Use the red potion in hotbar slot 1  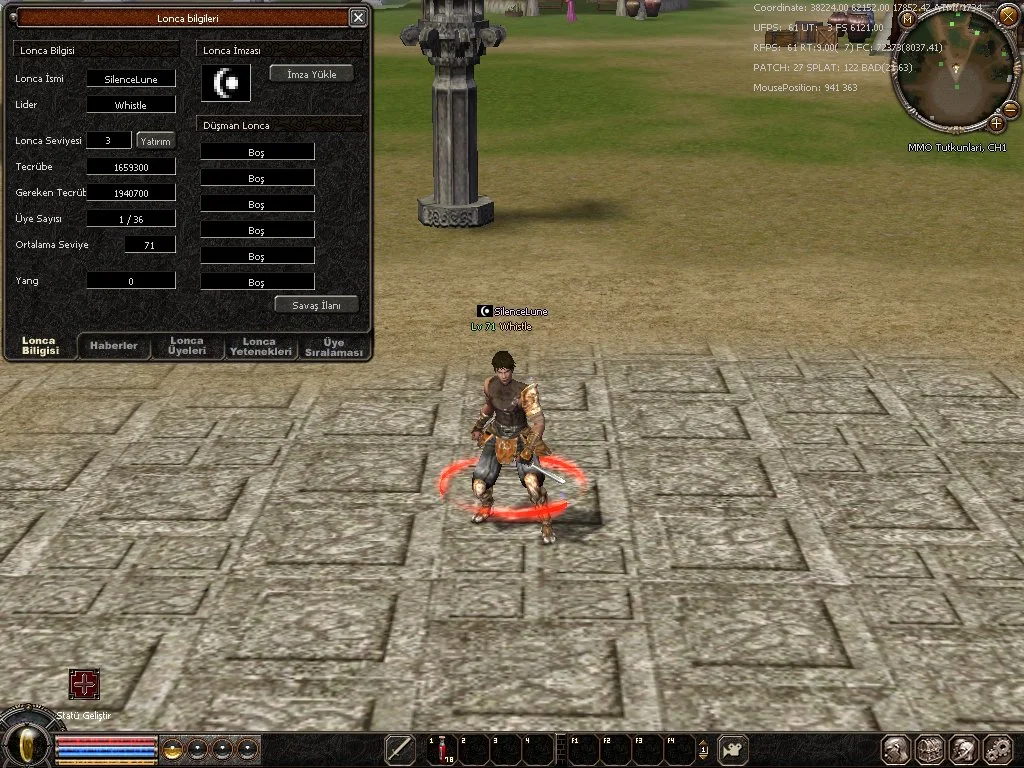tap(440, 749)
